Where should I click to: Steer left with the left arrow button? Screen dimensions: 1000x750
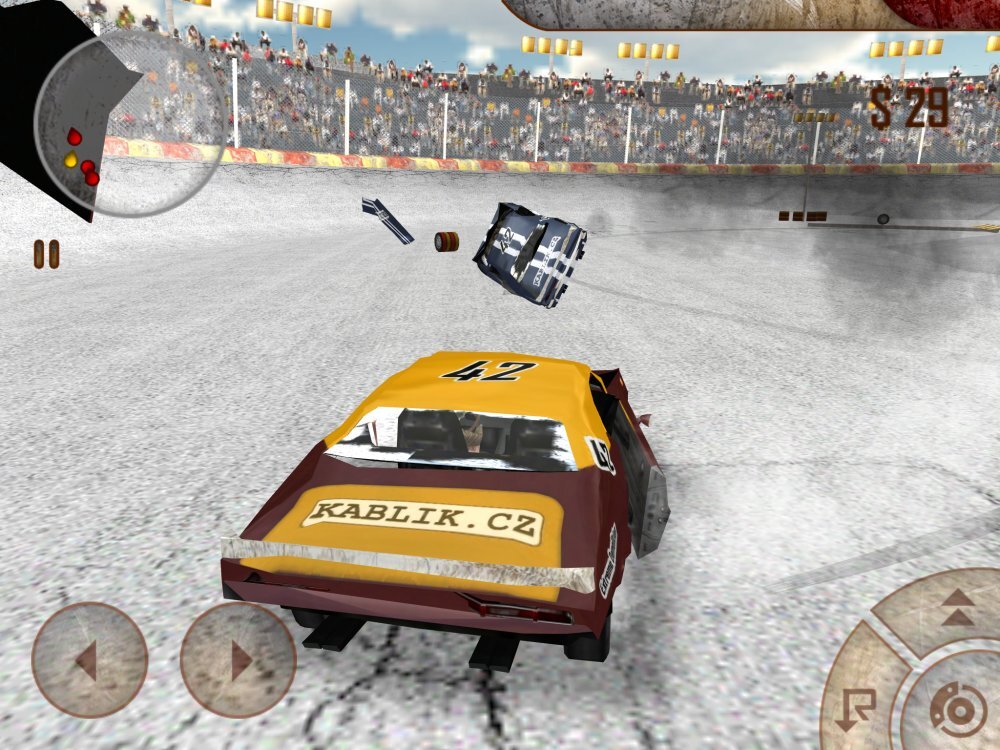tap(89, 660)
